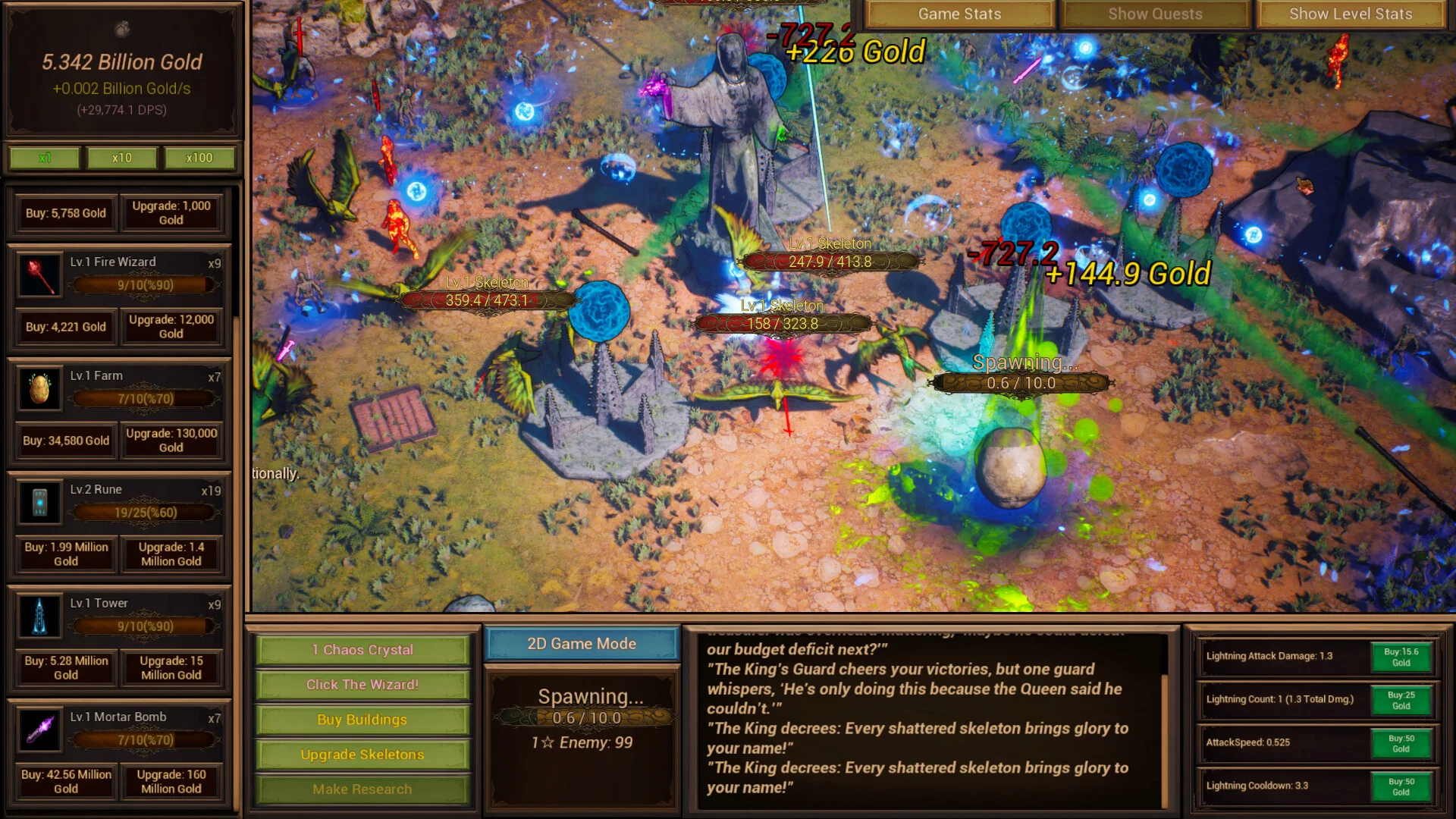This screenshot has height=819, width=1456.
Task: Show the Level Stats panel
Action: point(1351,14)
